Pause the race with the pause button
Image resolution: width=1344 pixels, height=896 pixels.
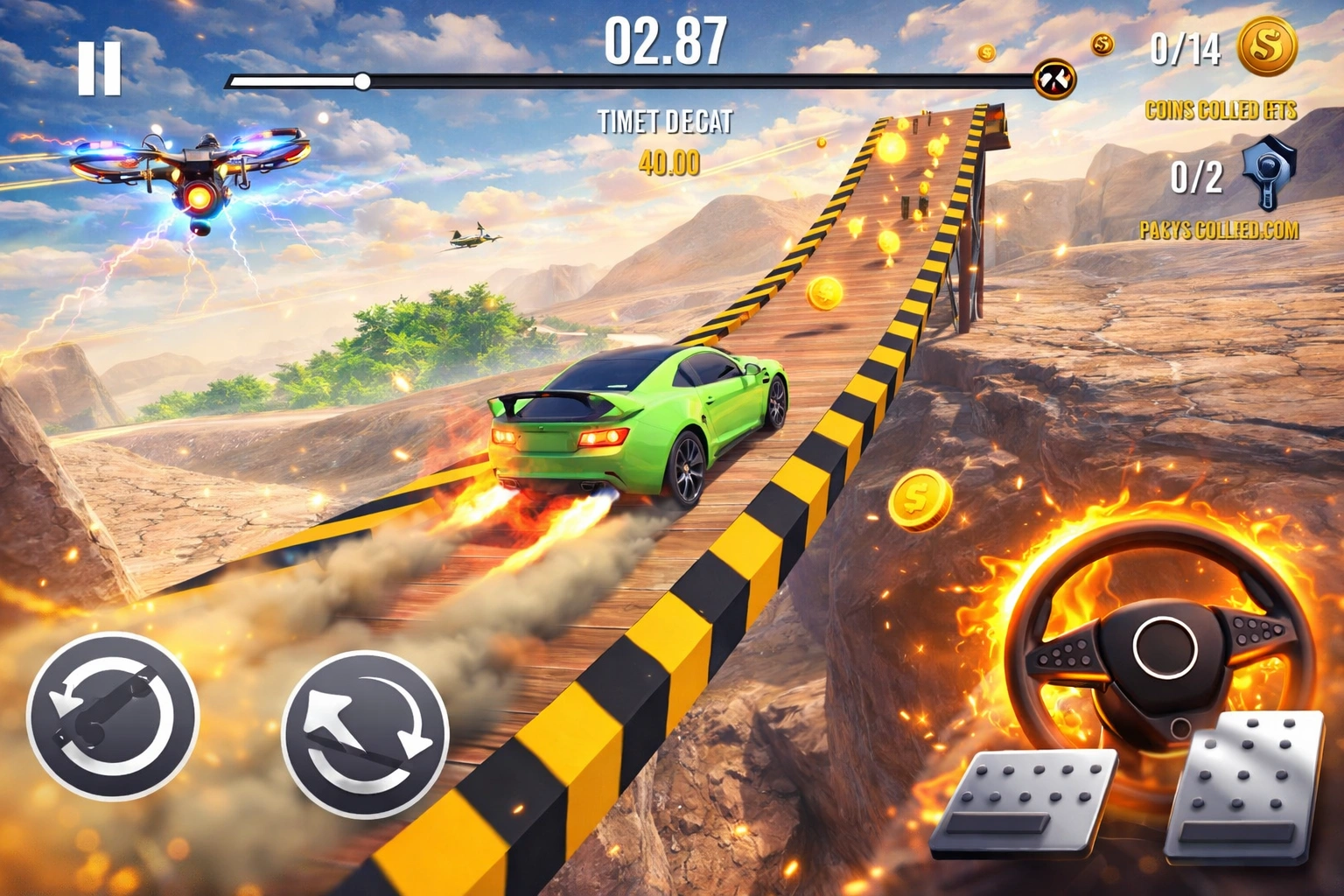[99, 67]
